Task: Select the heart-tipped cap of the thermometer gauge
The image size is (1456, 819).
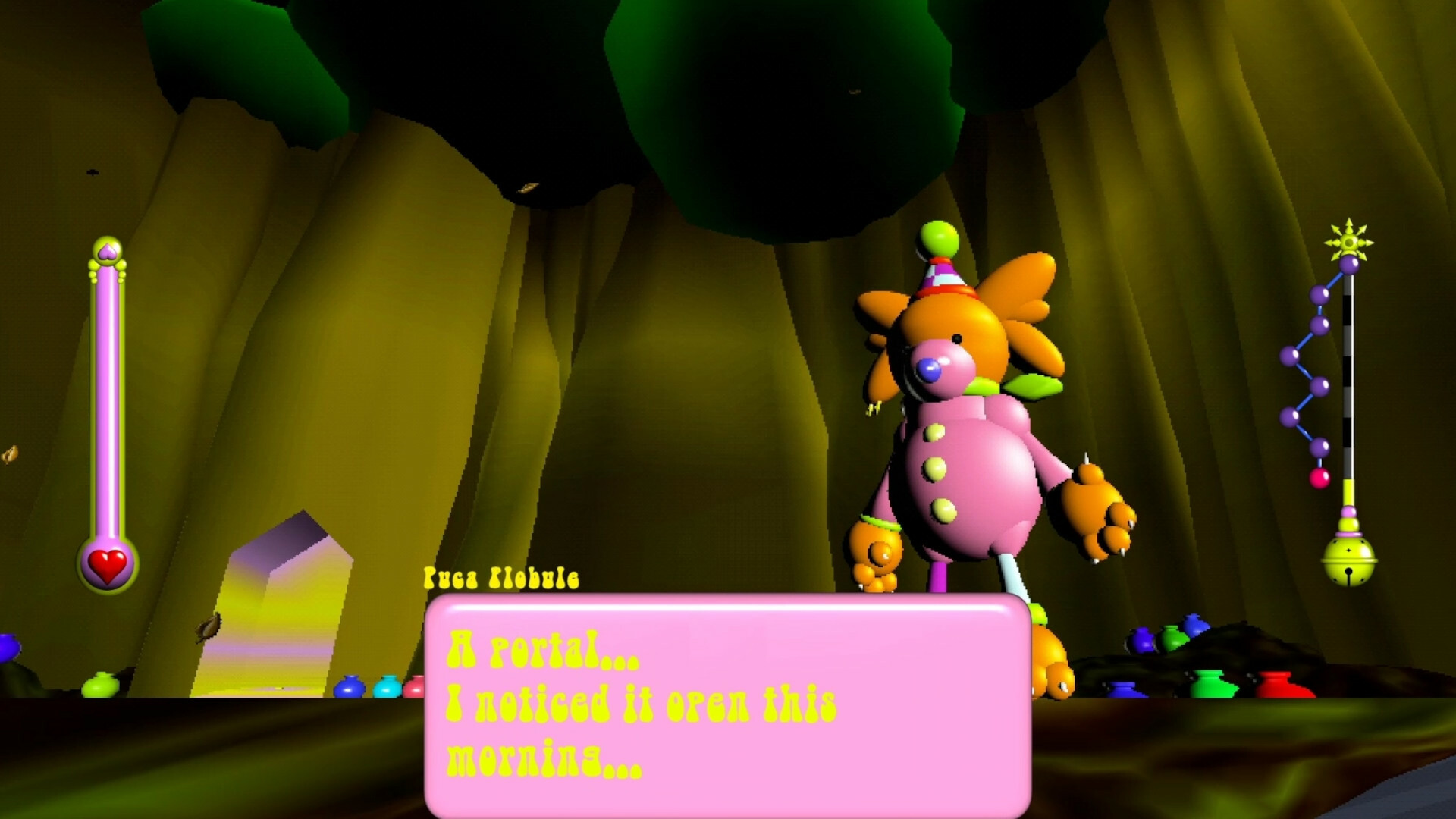Action: 107,250
